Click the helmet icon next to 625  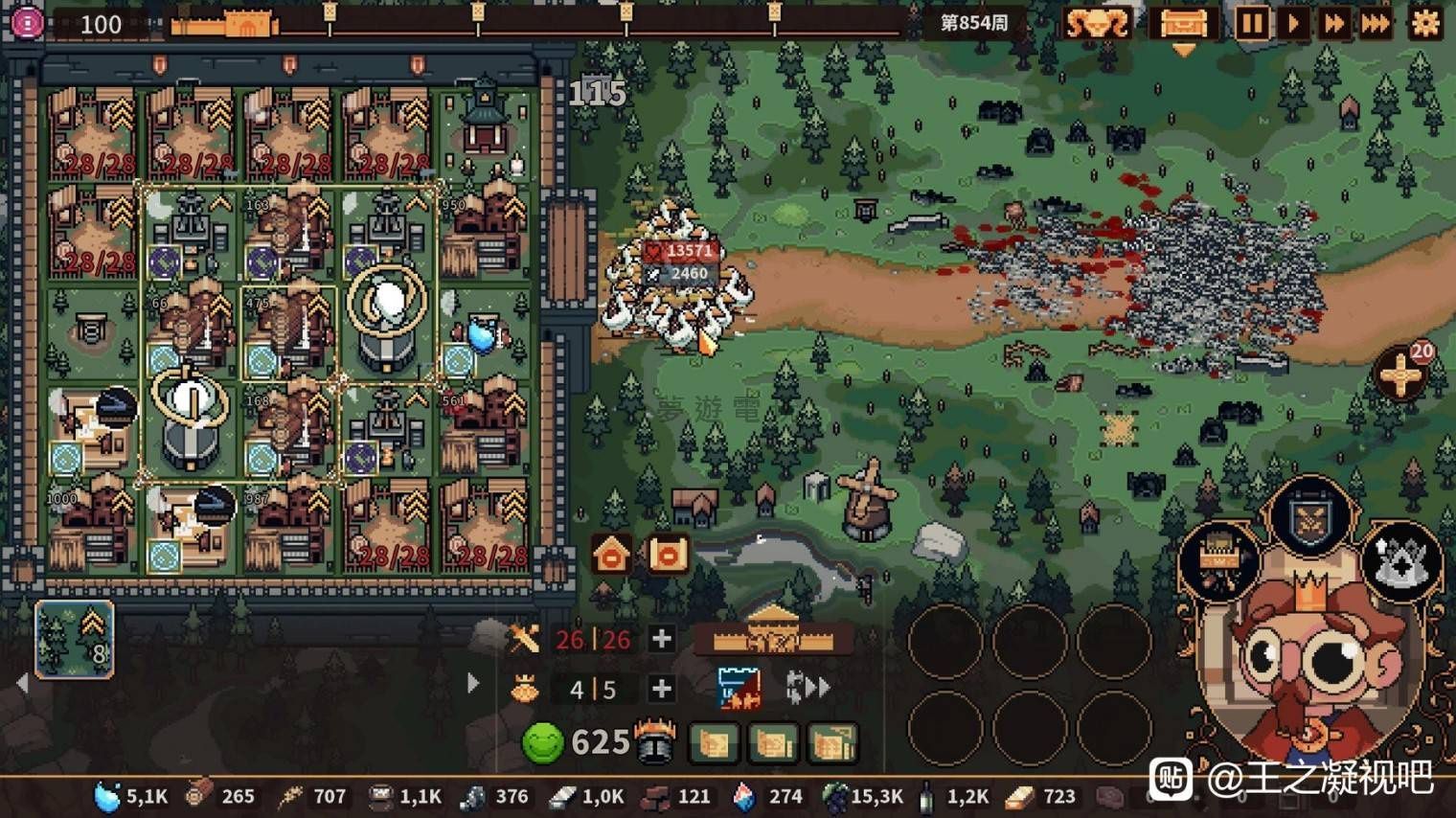(657, 741)
